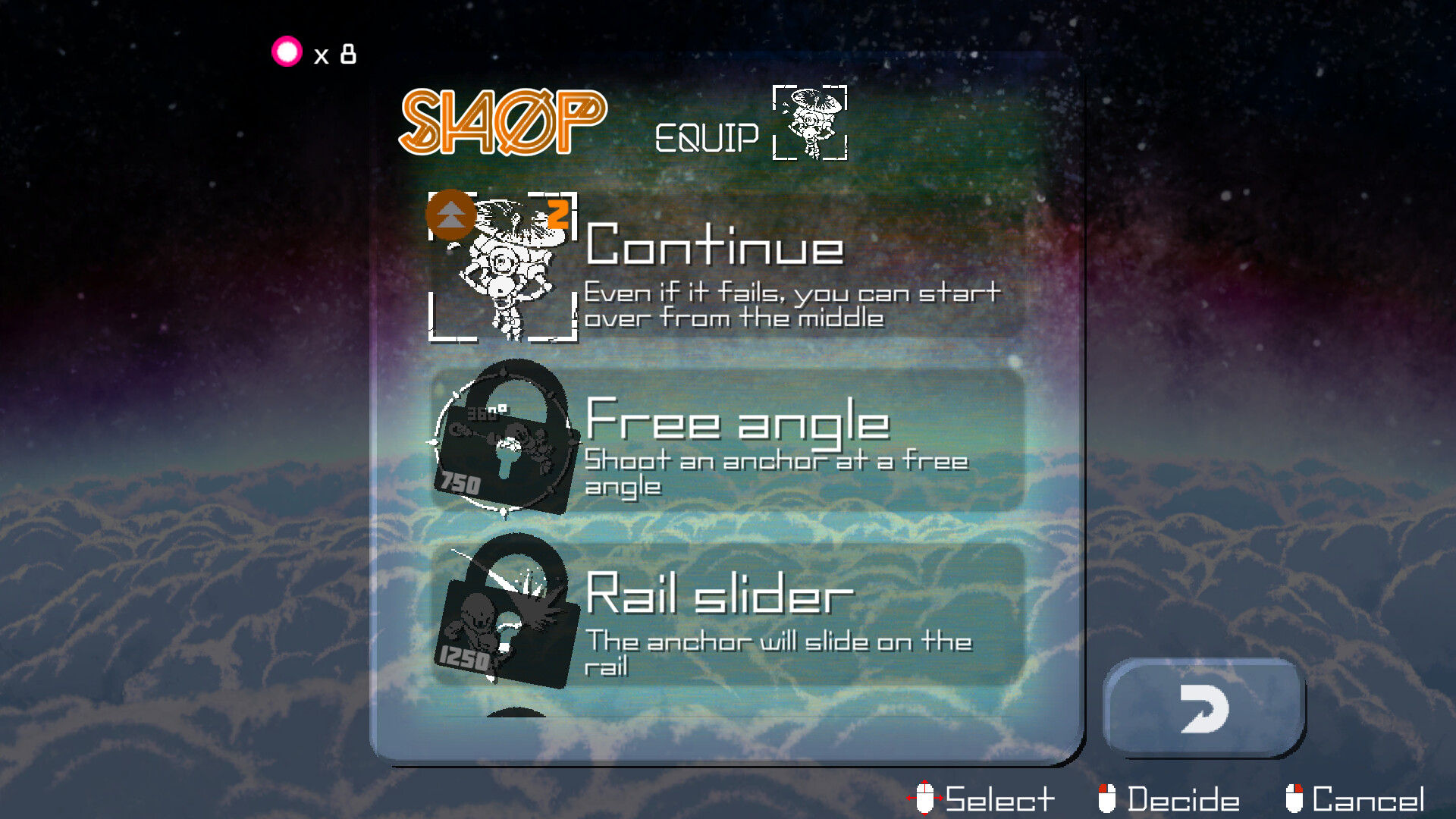Select the SHOP title header
1456x819 pixels.
click(x=500, y=121)
